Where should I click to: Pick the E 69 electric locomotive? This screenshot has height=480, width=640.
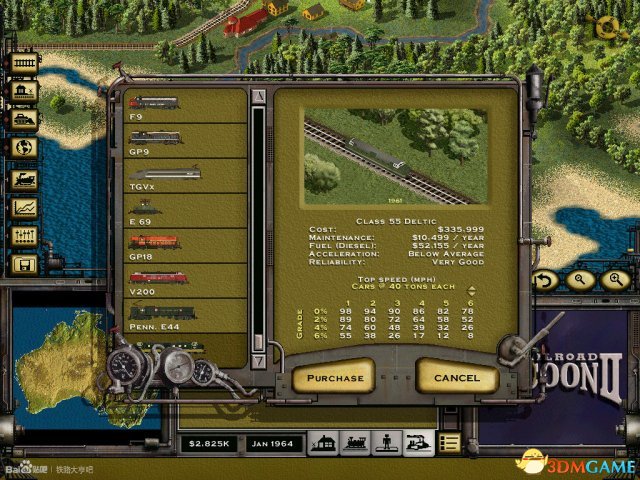click(186, 211)
